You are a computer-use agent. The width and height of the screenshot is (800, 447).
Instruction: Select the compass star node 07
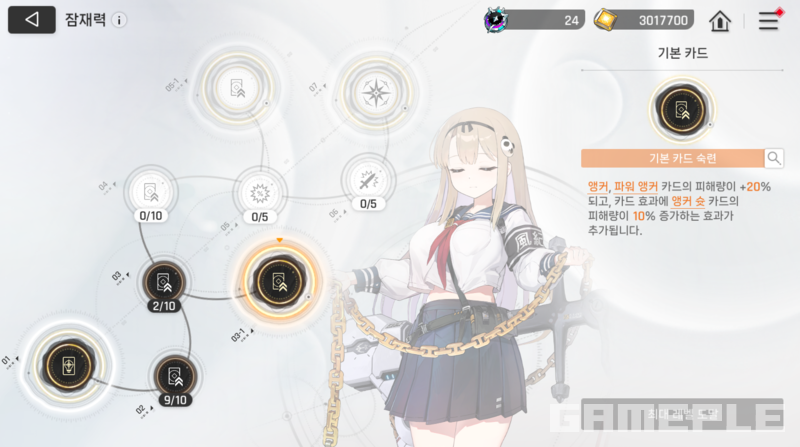coord(373,93)
